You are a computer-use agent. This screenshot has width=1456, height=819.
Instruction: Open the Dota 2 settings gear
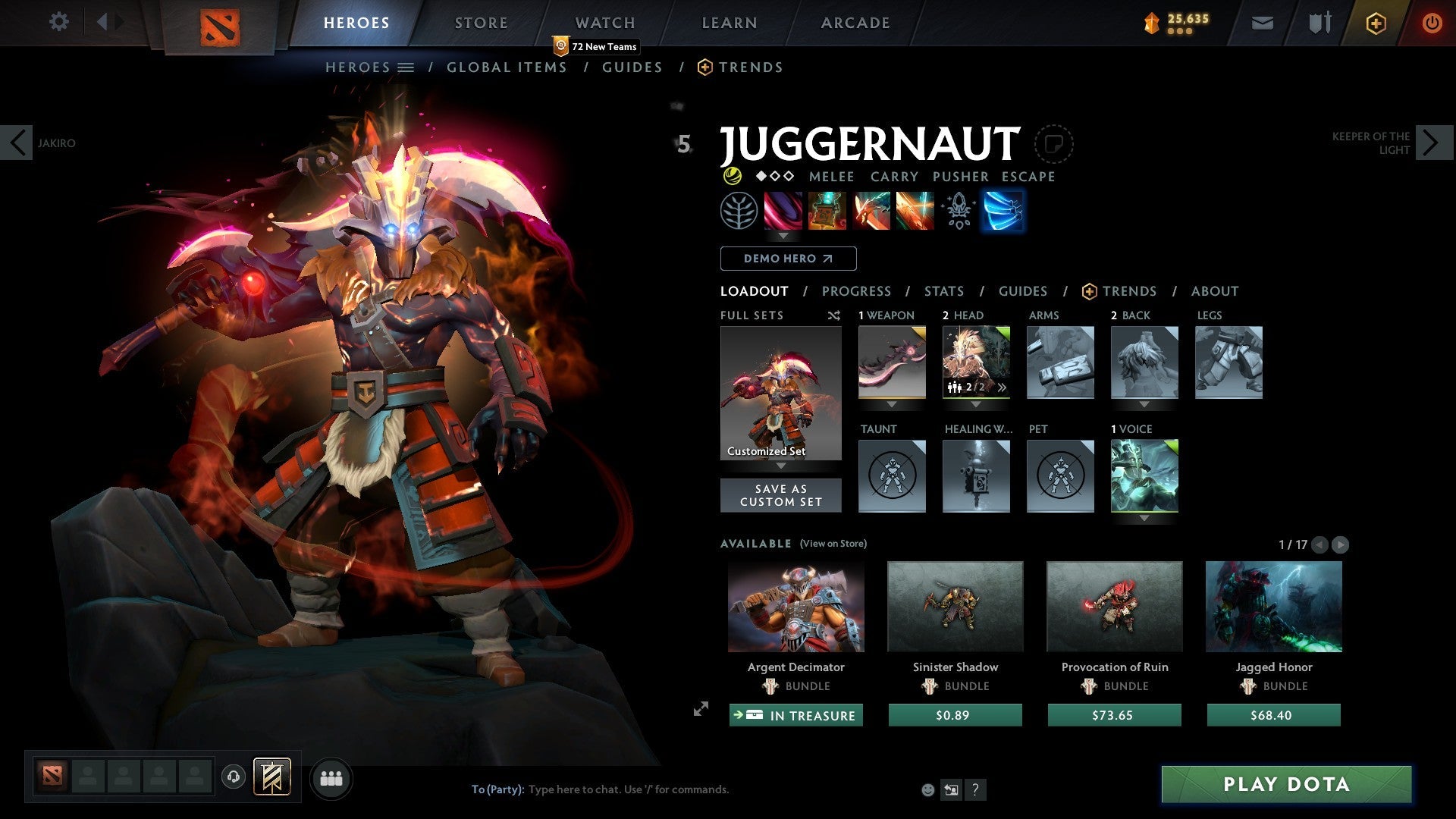pos(58,22)
